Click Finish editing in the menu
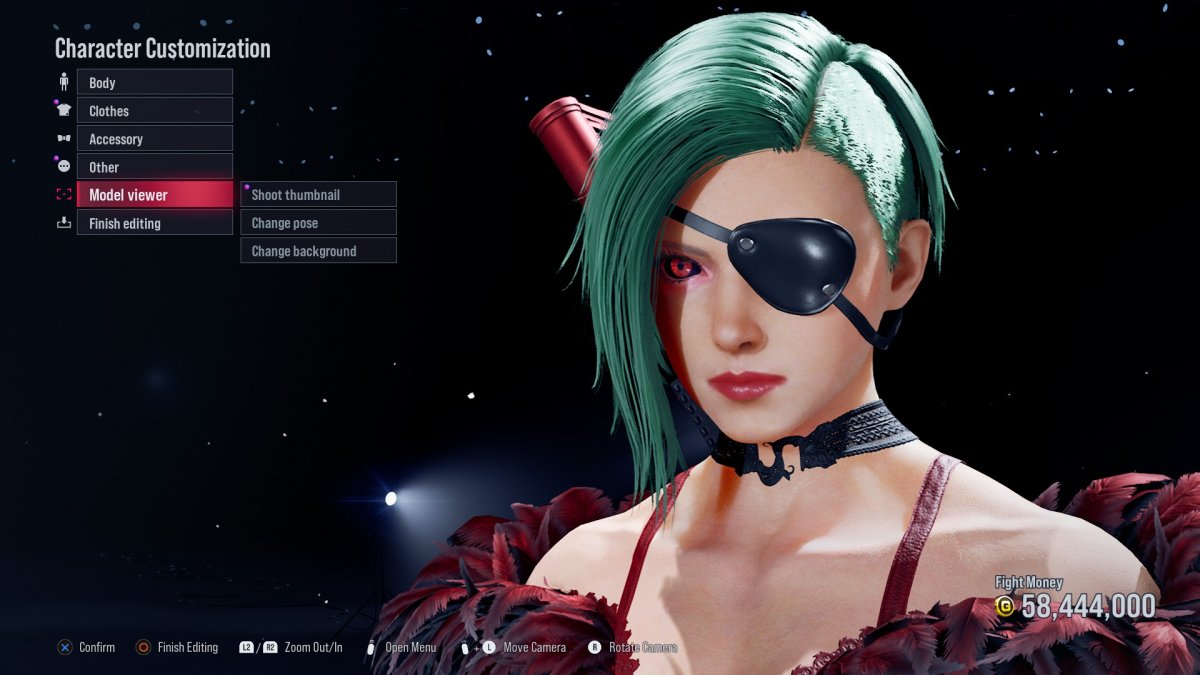This screenshot has height=675, width=1200. coord(154,223)
